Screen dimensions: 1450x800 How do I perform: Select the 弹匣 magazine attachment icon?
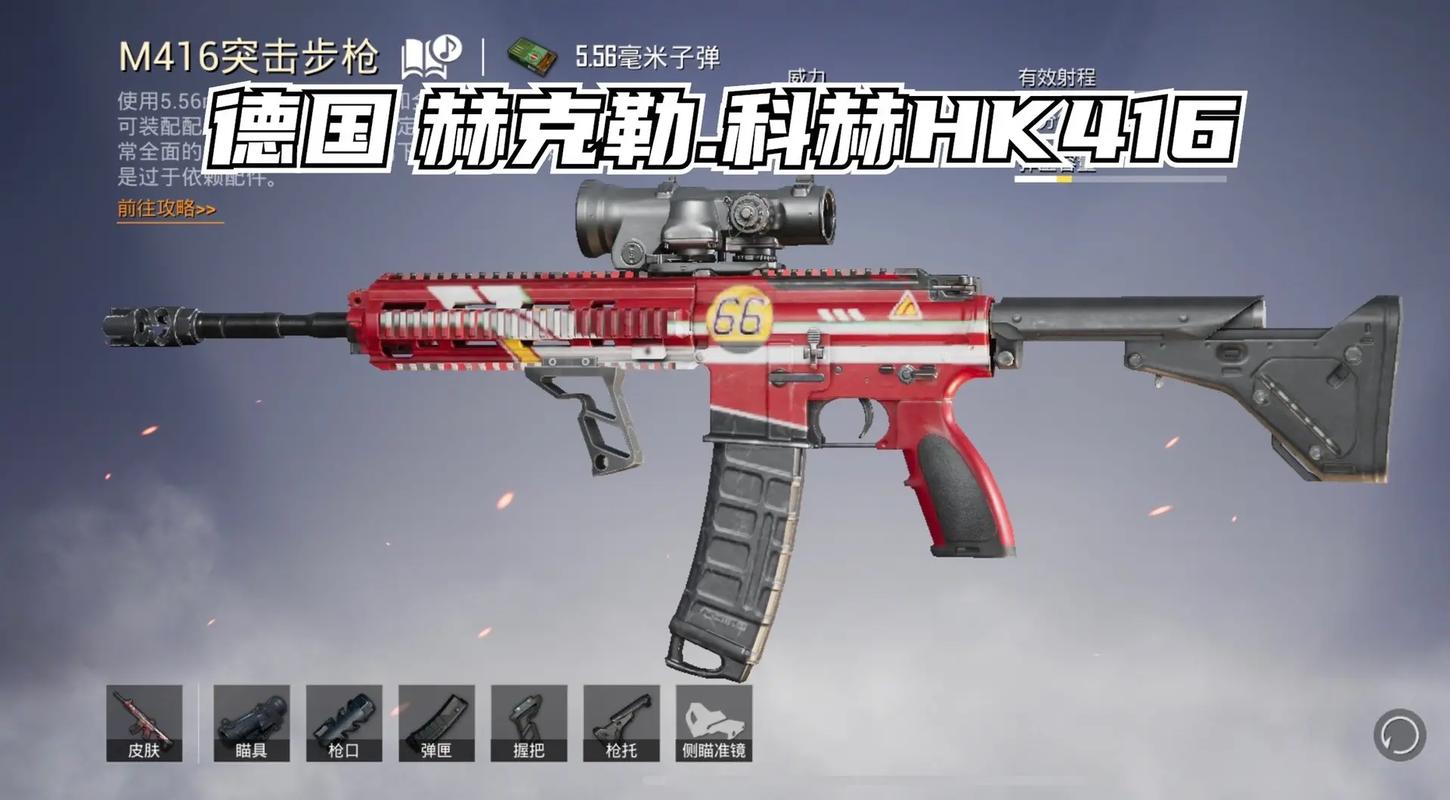click(437, 722)
